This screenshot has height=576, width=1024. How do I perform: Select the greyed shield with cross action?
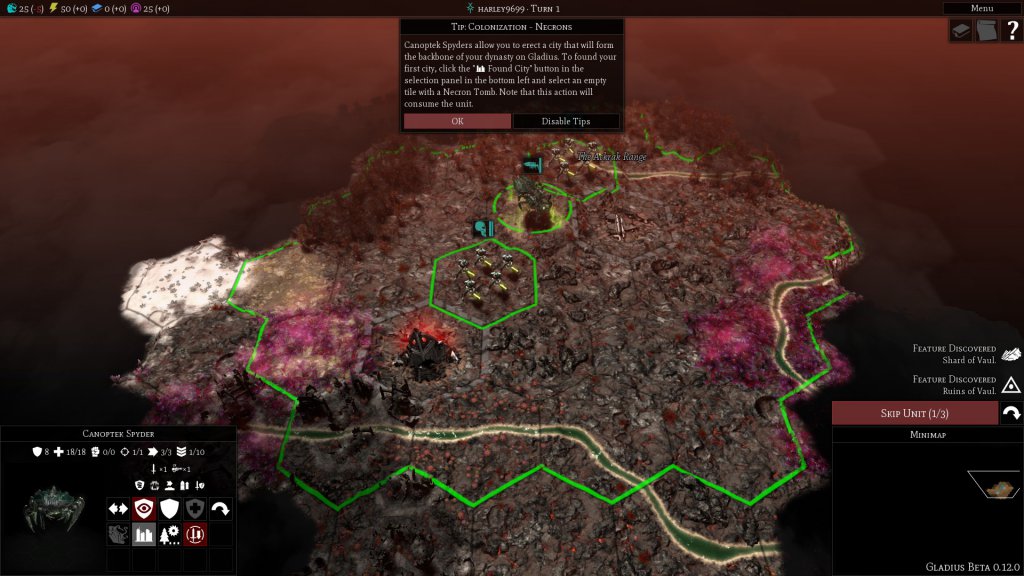(x=195, y=508)
